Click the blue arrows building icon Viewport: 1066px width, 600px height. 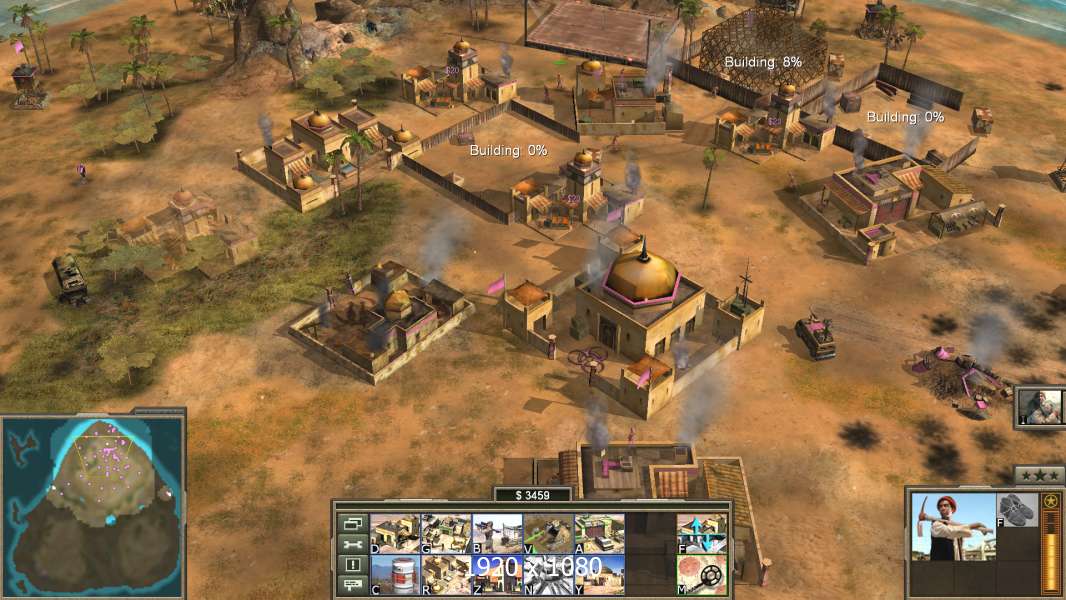point(702,533)
